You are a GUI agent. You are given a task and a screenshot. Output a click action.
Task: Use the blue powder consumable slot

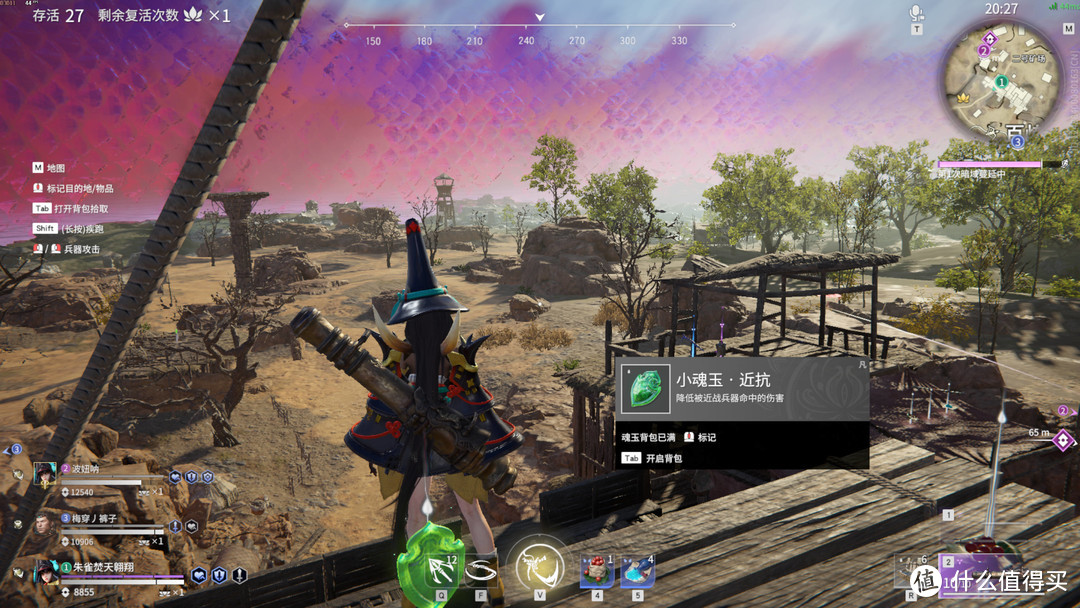click(x=637, y=571)
